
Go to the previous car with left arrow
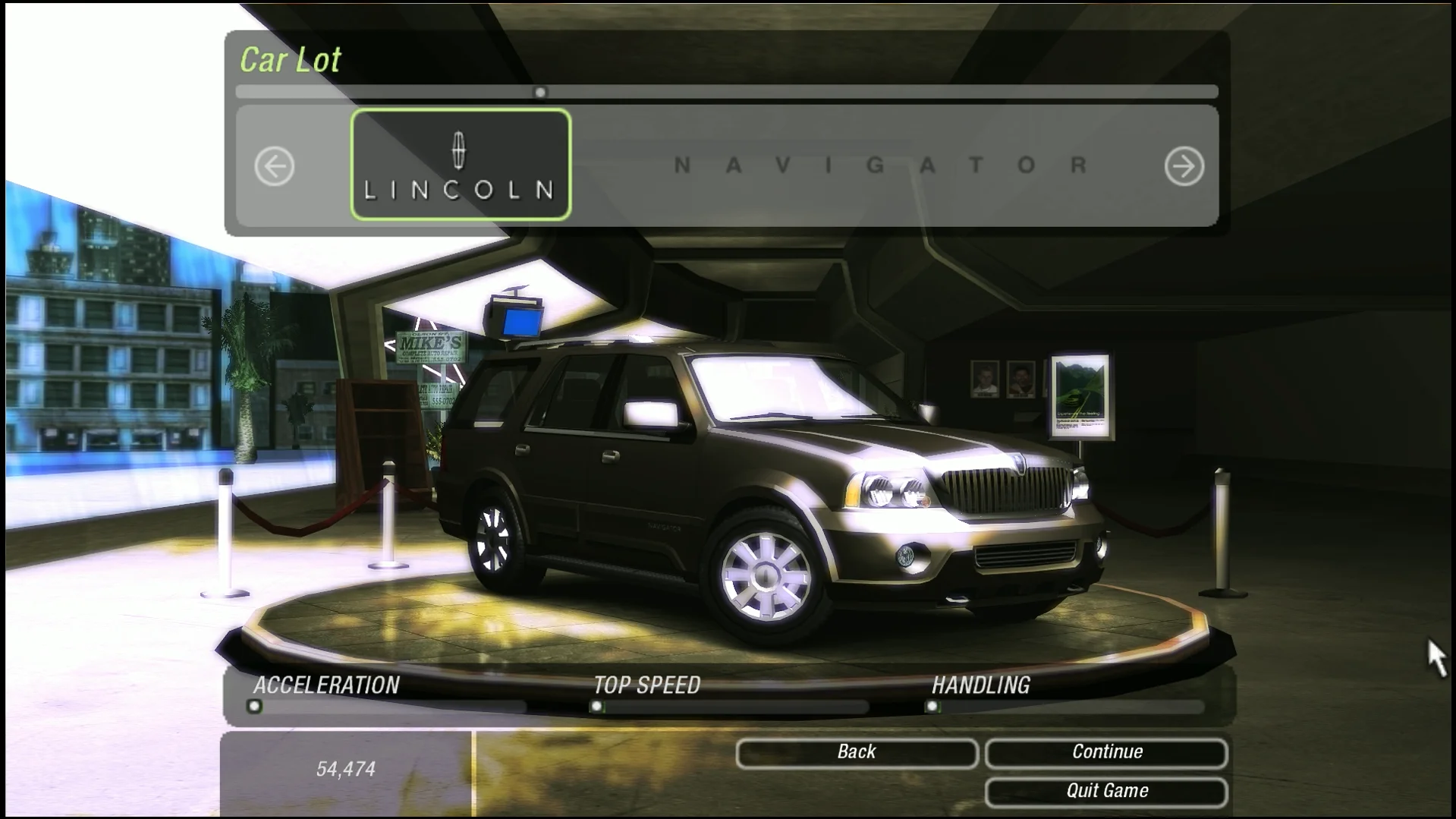click(x=274, y=166)
